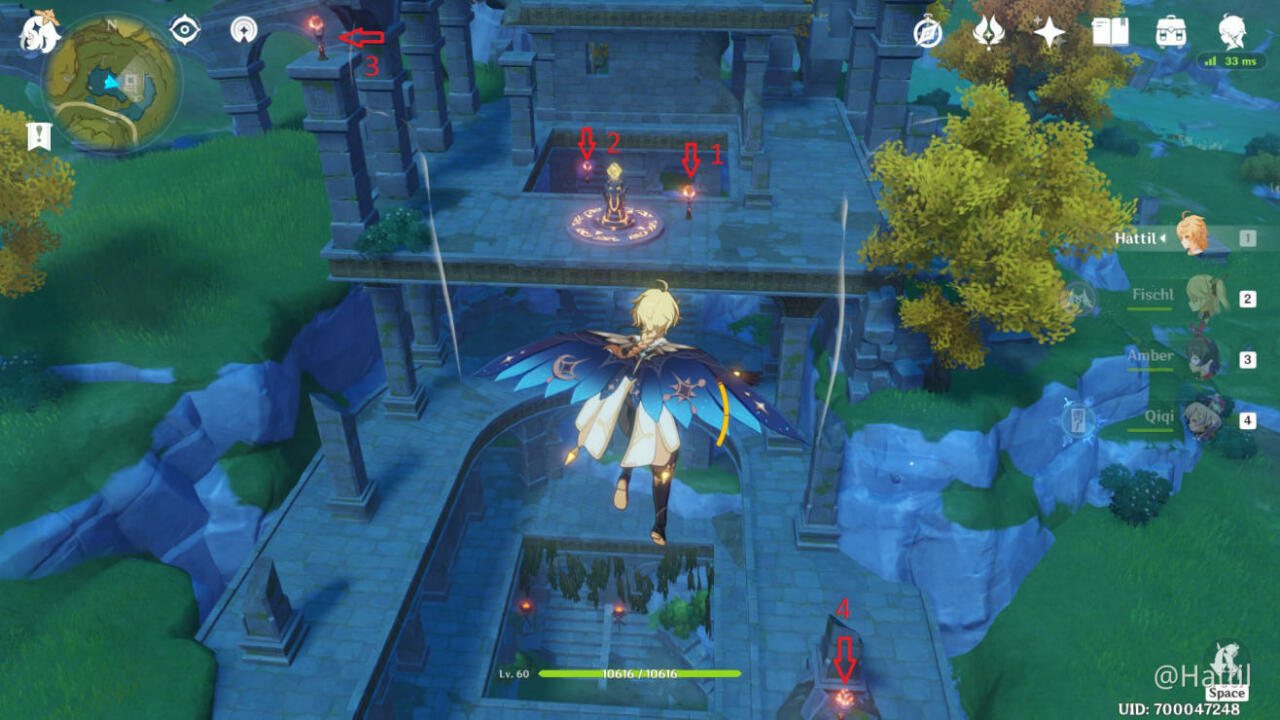Open the Guide compass icon near the trees
Viewport: 1280px width, 720px height.
click(x=929, y=33)
